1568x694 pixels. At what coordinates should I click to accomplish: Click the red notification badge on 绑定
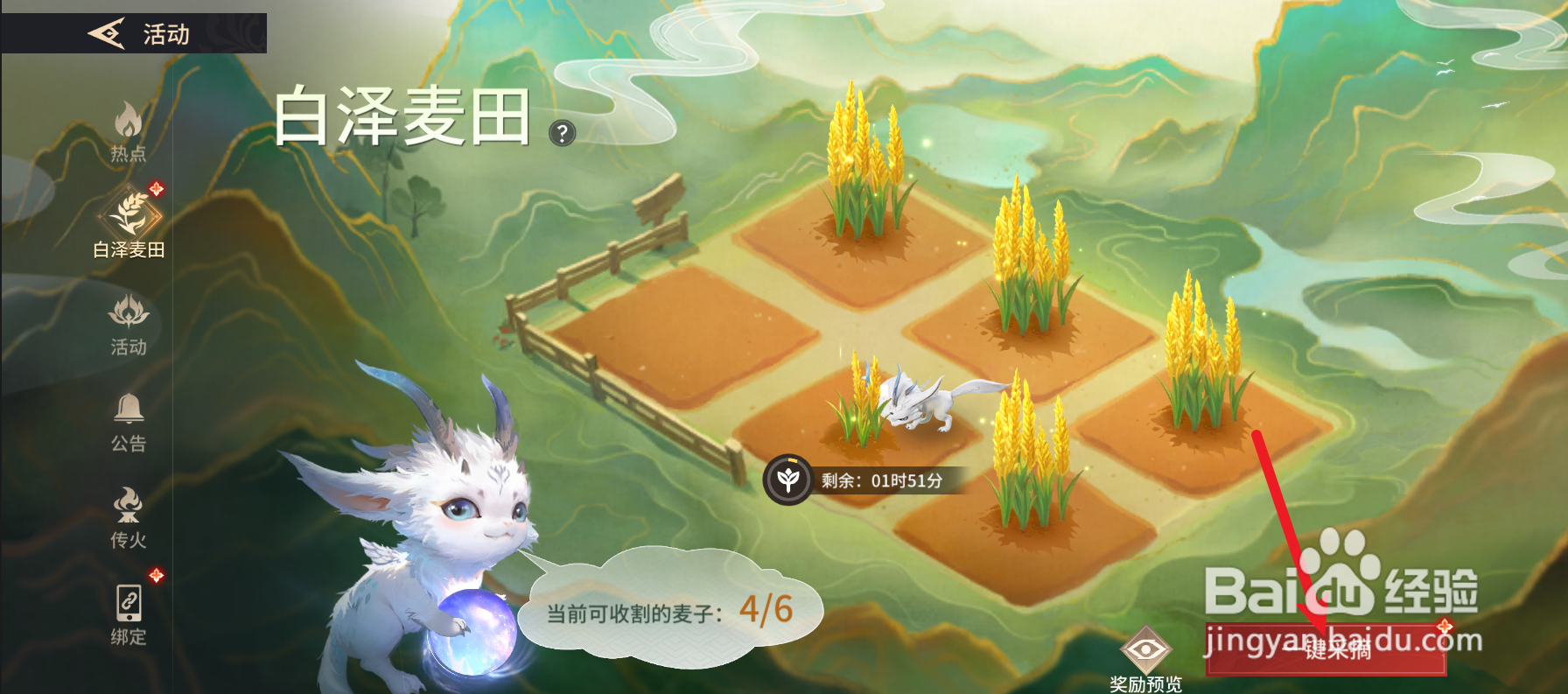157,575
